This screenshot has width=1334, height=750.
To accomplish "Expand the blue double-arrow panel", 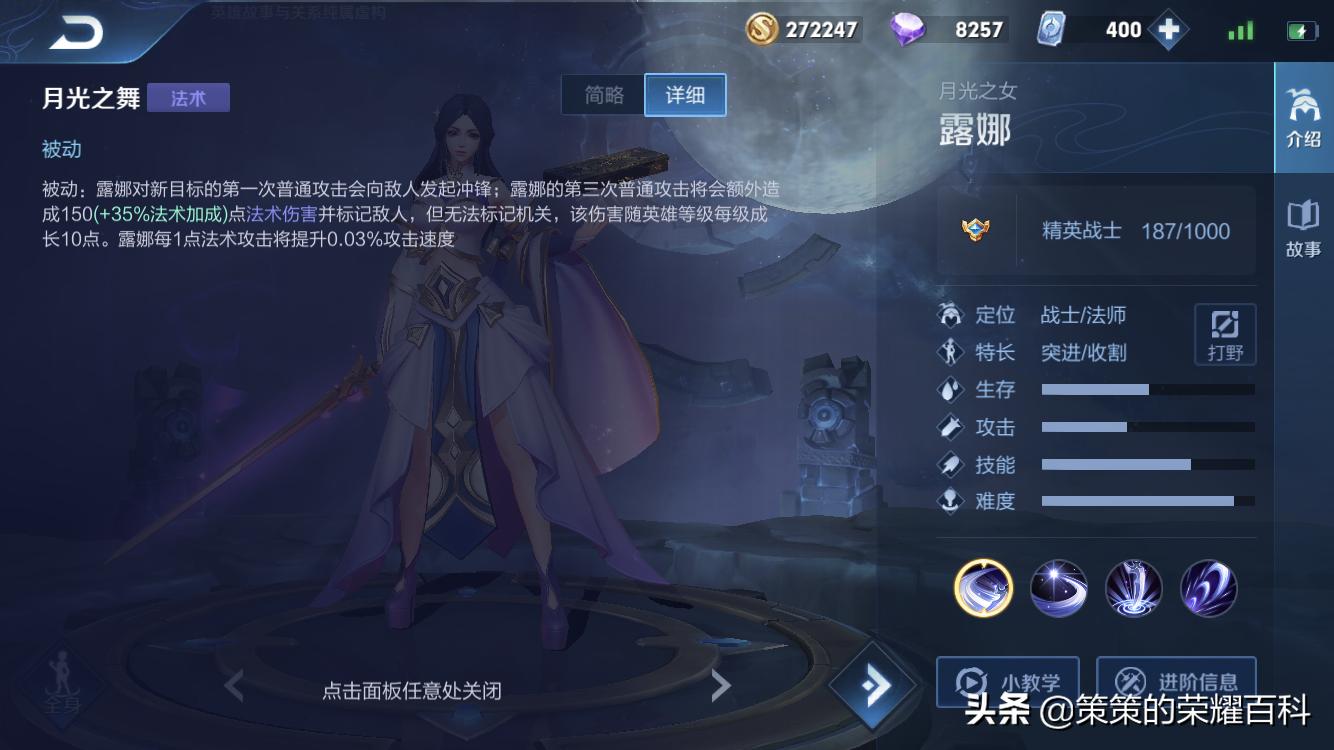I will tap(874, 685).
